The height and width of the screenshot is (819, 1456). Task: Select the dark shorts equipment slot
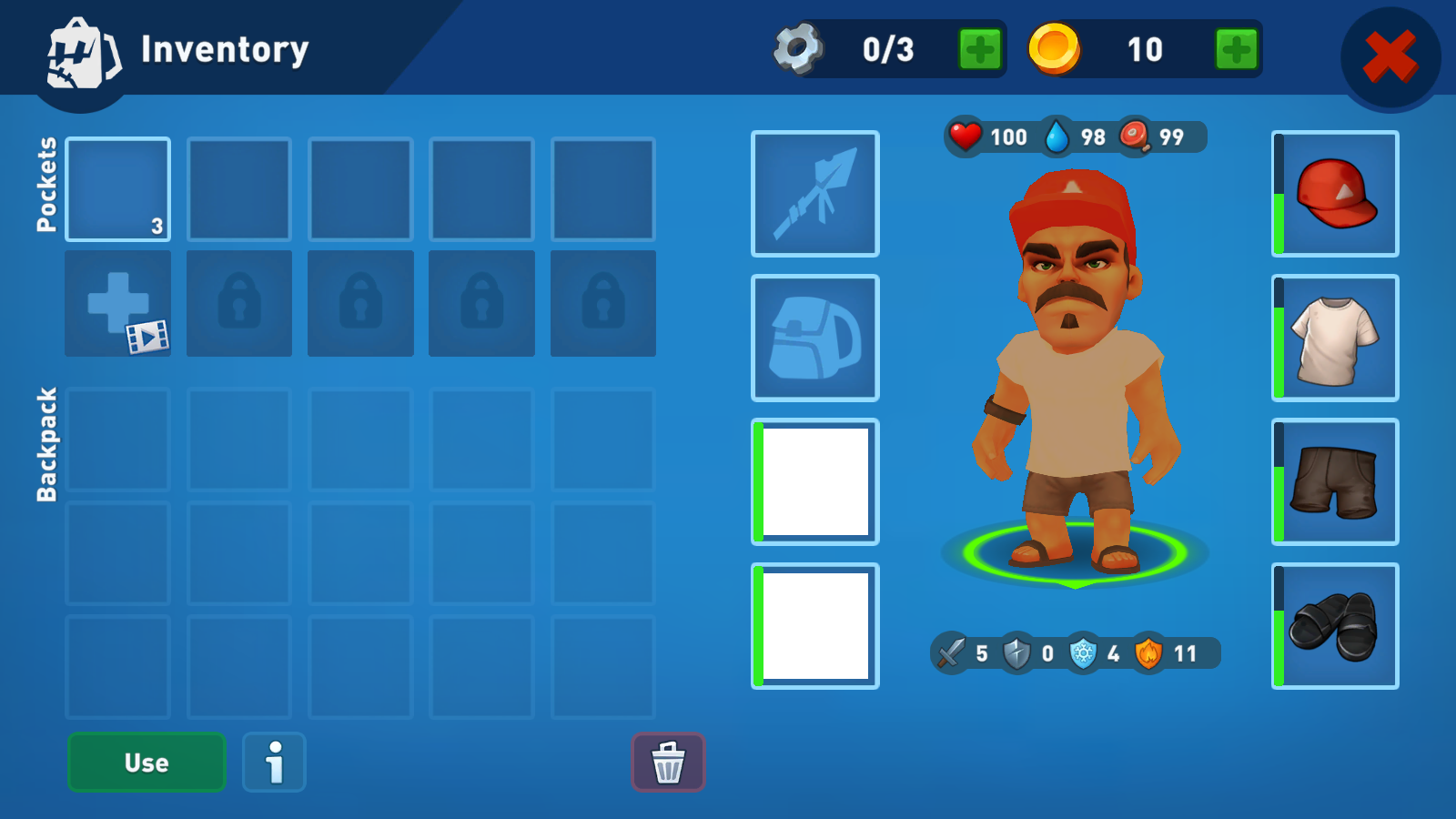[x=1335, y=481]
